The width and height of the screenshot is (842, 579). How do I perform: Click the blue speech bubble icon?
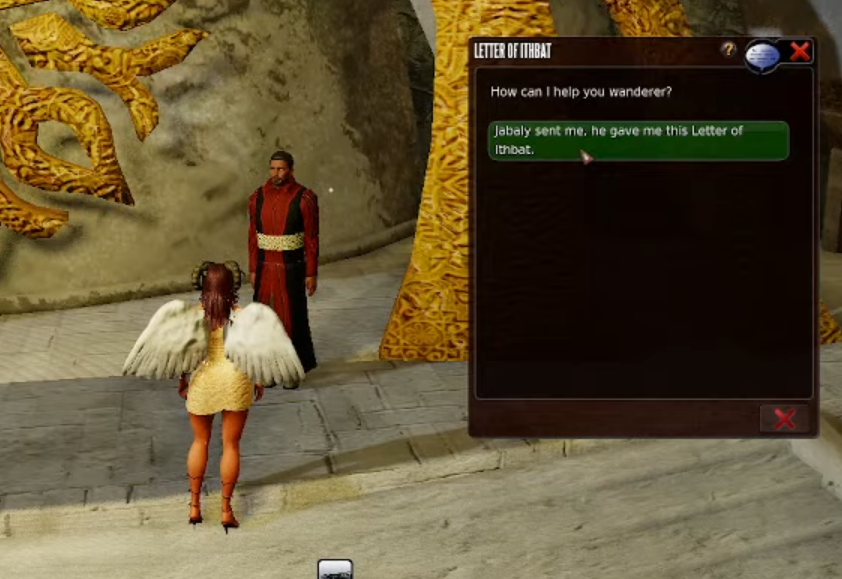coord(763,55)
